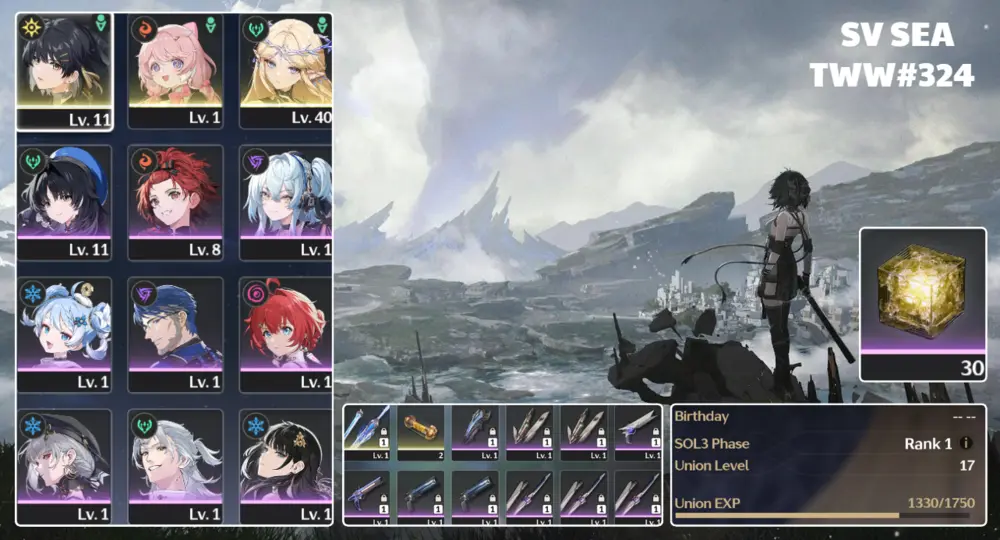Select the golden tube item with count 2

[x=421, y=432]
